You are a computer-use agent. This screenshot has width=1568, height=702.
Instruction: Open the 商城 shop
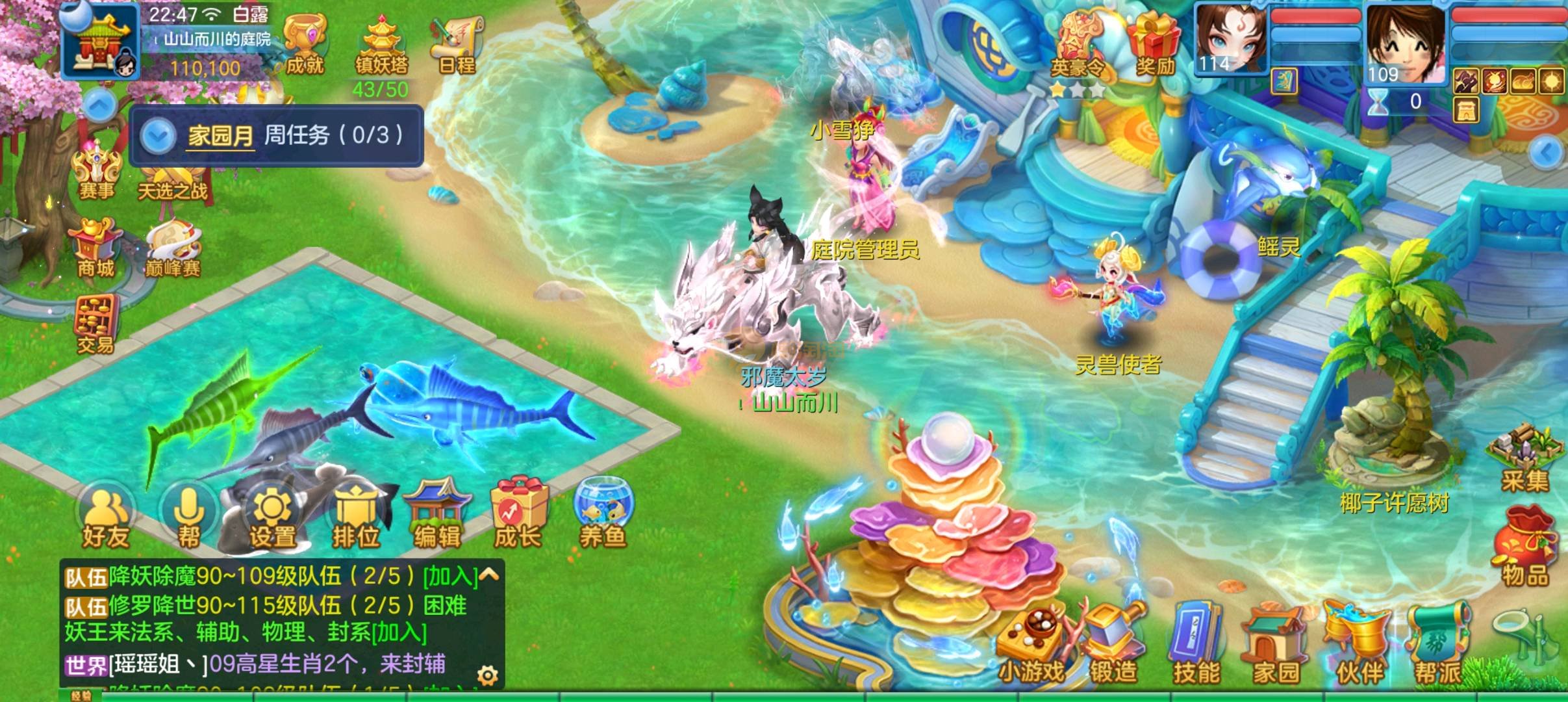coord(96,249)
